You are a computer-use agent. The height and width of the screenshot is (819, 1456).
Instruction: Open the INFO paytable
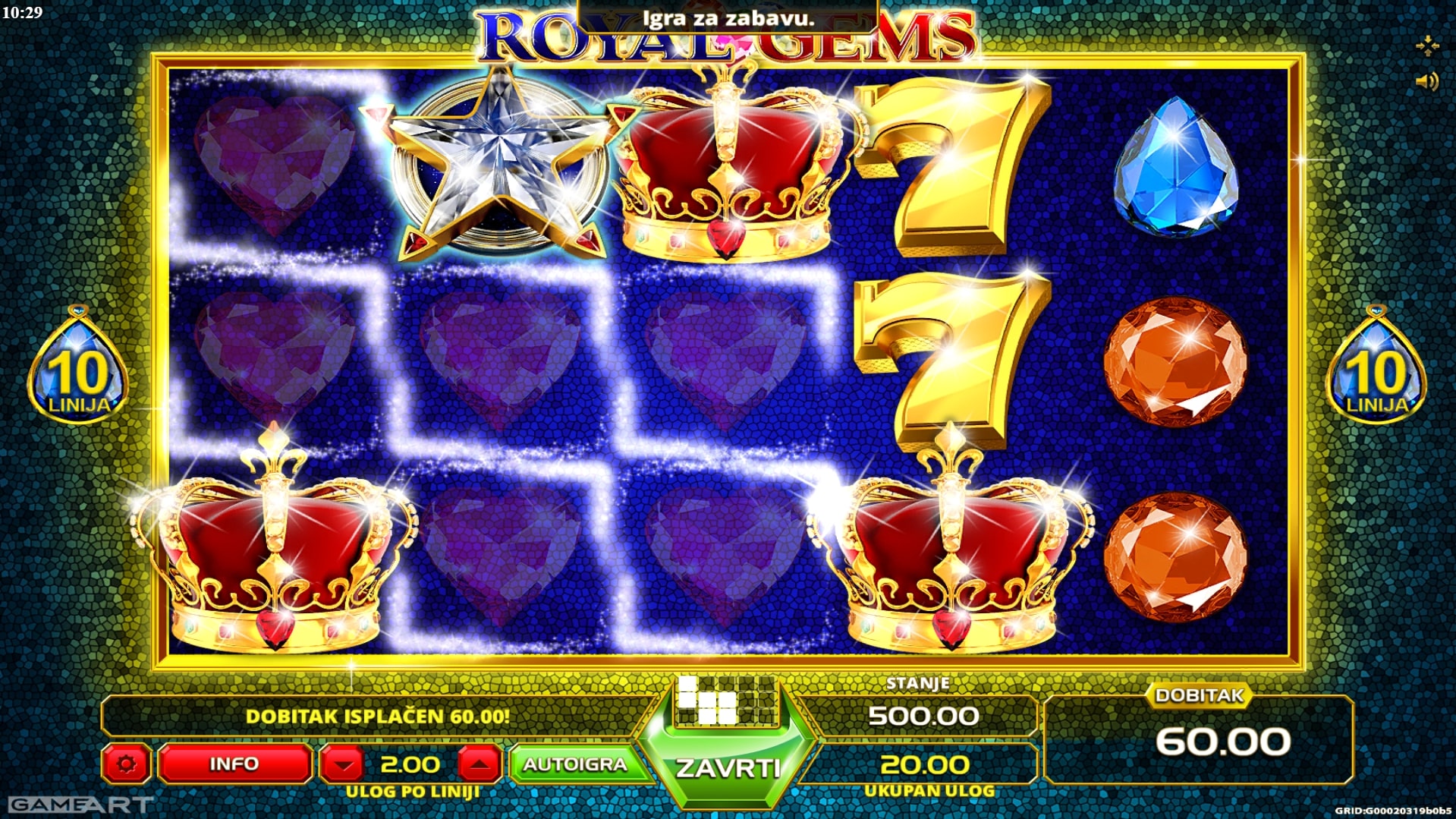[234, 764]
